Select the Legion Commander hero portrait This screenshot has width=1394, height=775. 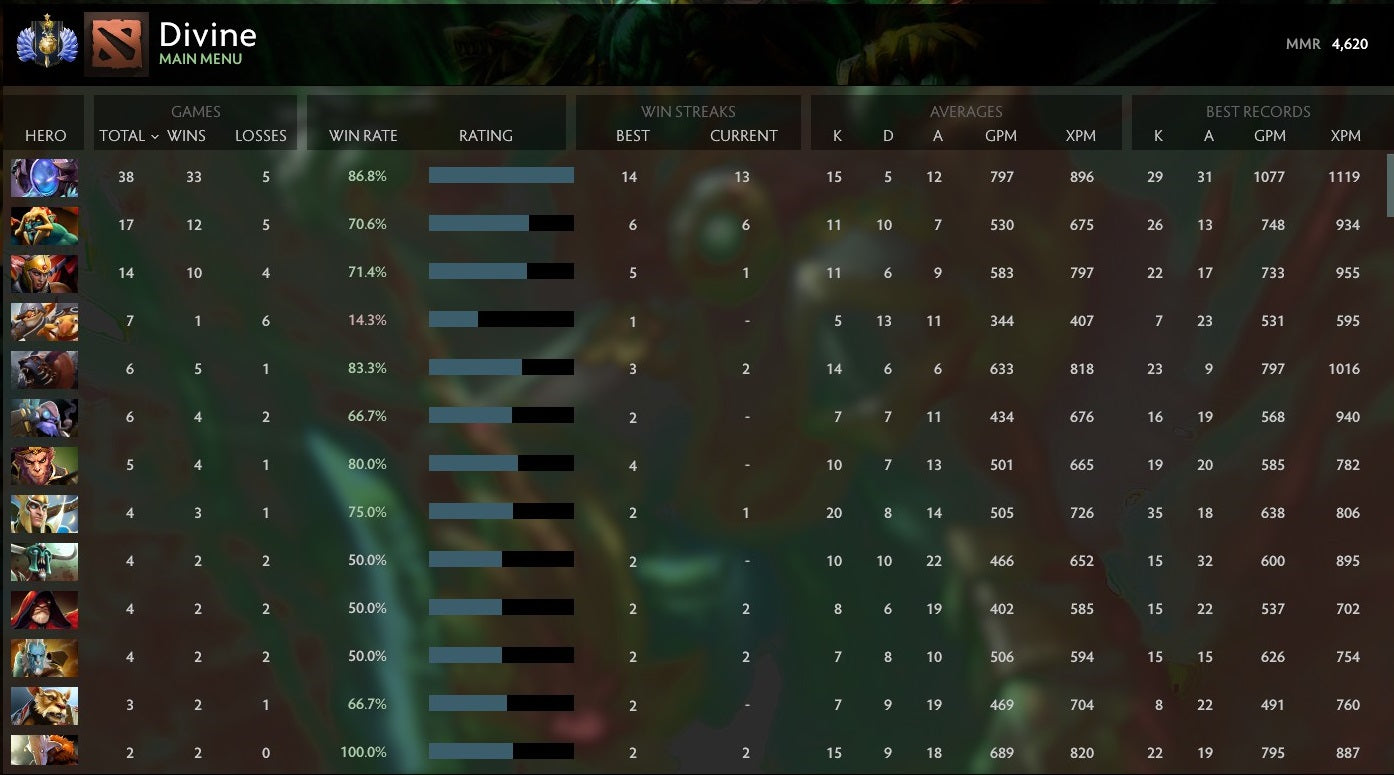pos(44,273)
